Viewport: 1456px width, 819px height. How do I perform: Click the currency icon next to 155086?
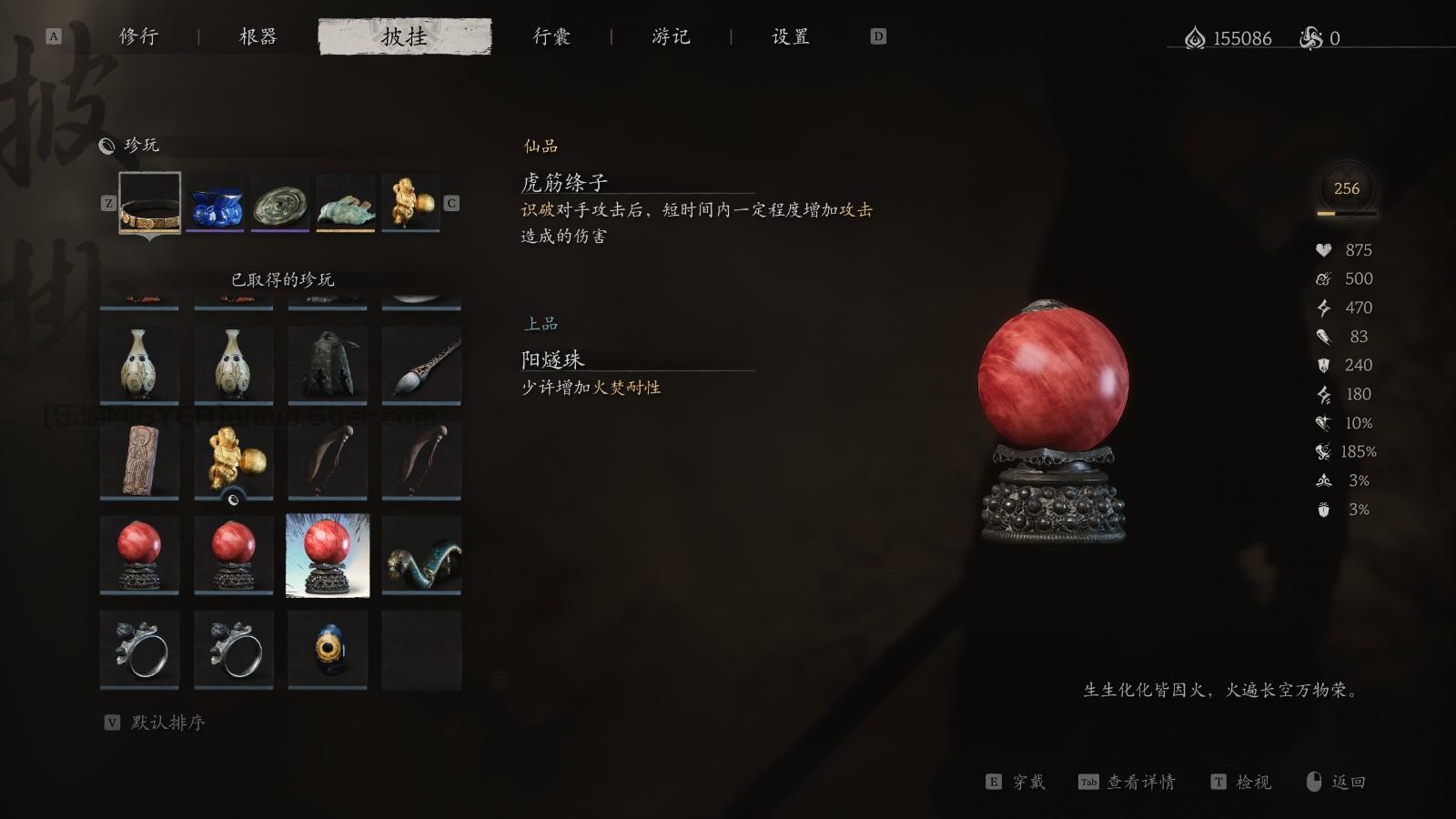tap(1195, 38)
